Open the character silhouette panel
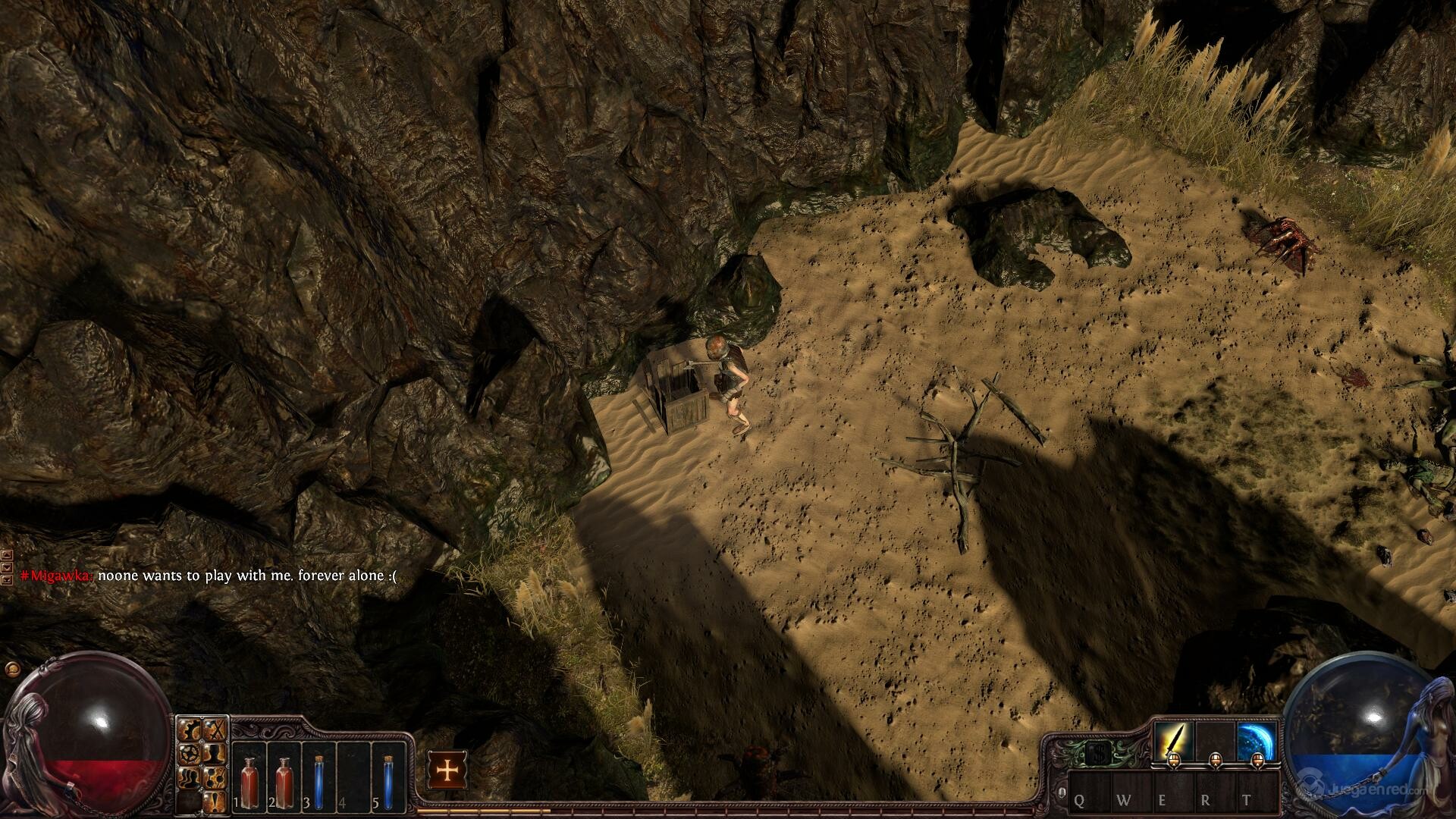 click(x=216, y=755)
